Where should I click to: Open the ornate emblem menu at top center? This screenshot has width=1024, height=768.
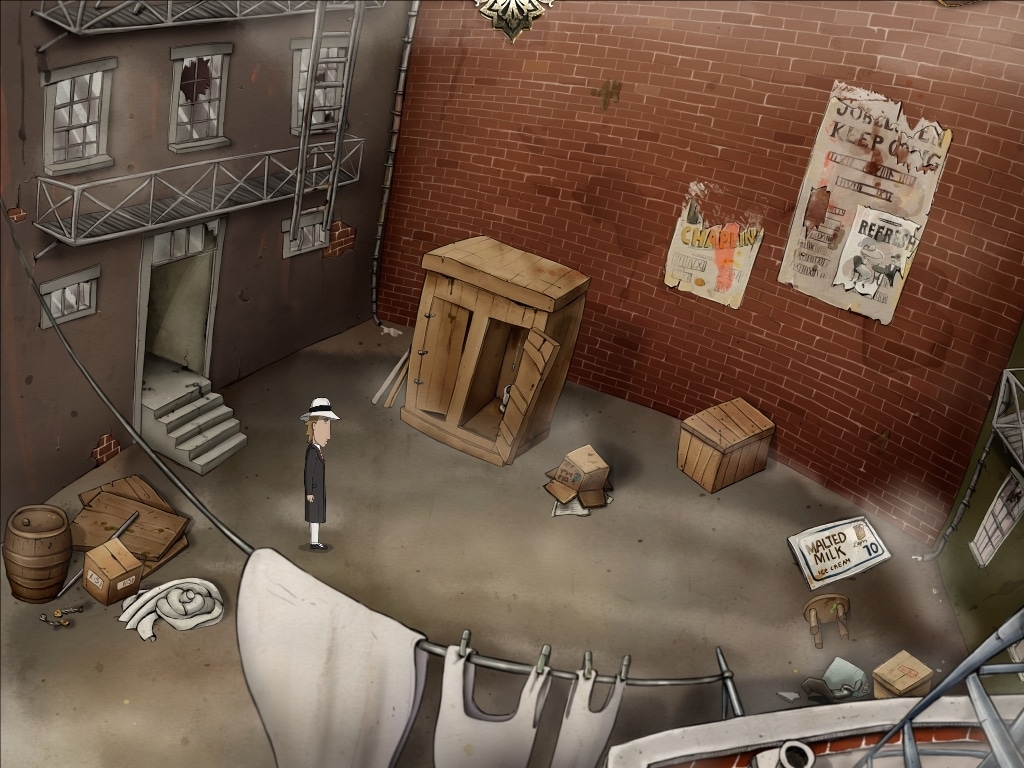coord(513,14)
